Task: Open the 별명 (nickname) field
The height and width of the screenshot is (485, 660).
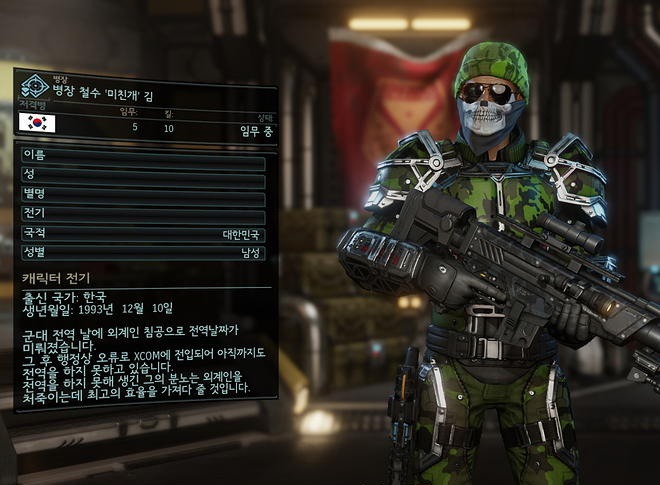Action: click(x=142, y=193)
